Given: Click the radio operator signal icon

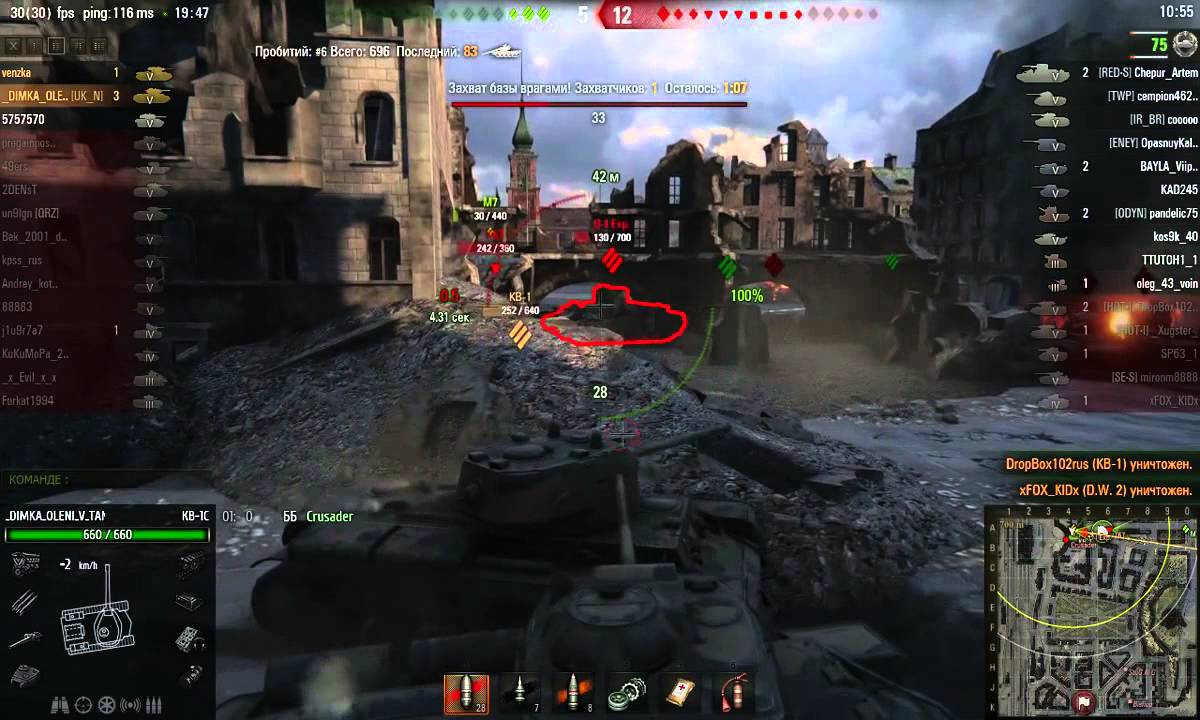Looking at the screenshot, I should [129, 704].
